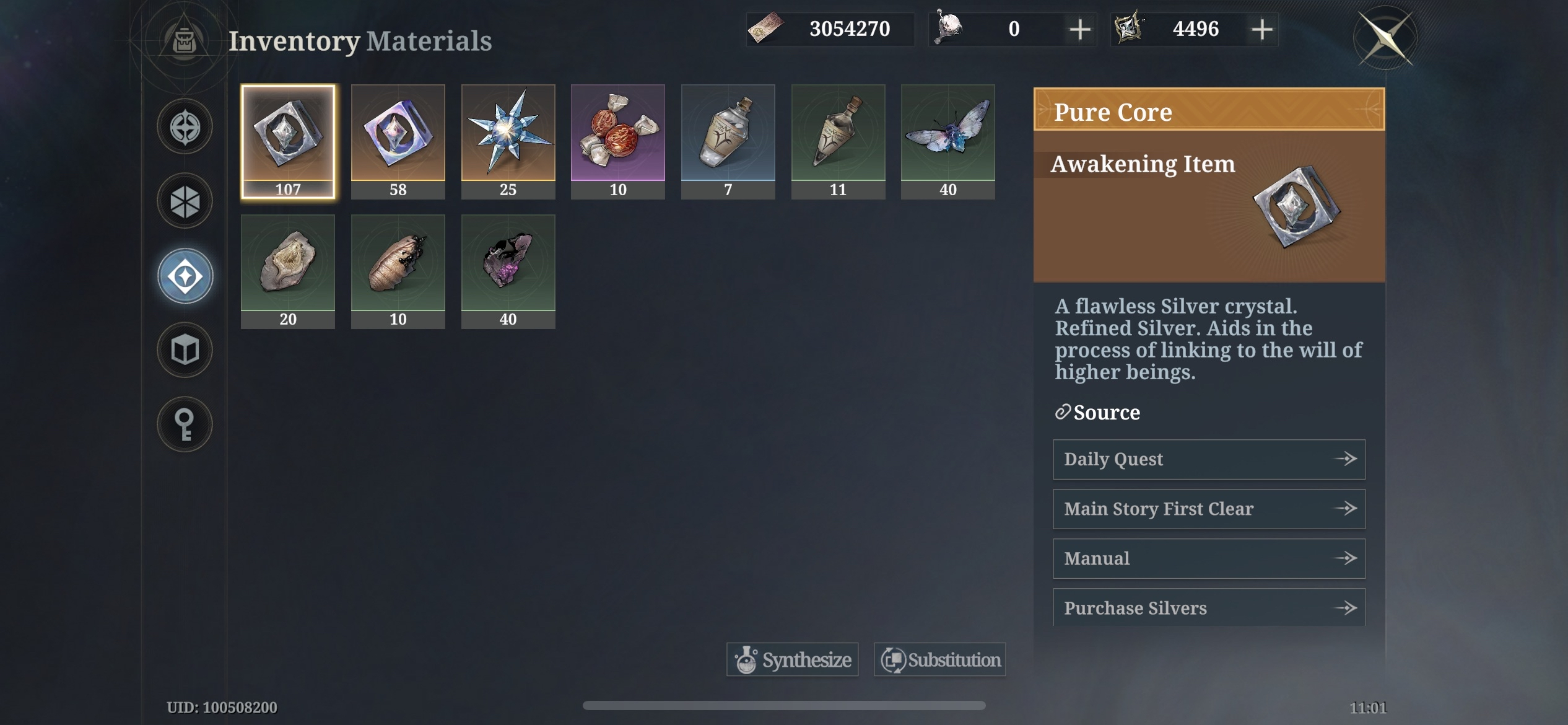Select the Pure Core slot with 107
Screen dimensions: 1568x725
288,141
